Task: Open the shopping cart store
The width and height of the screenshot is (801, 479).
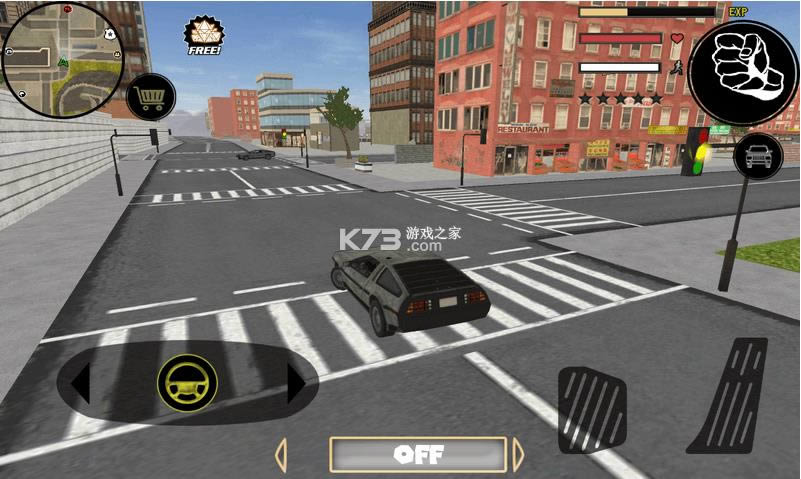Action: click(x=153, y=96)
